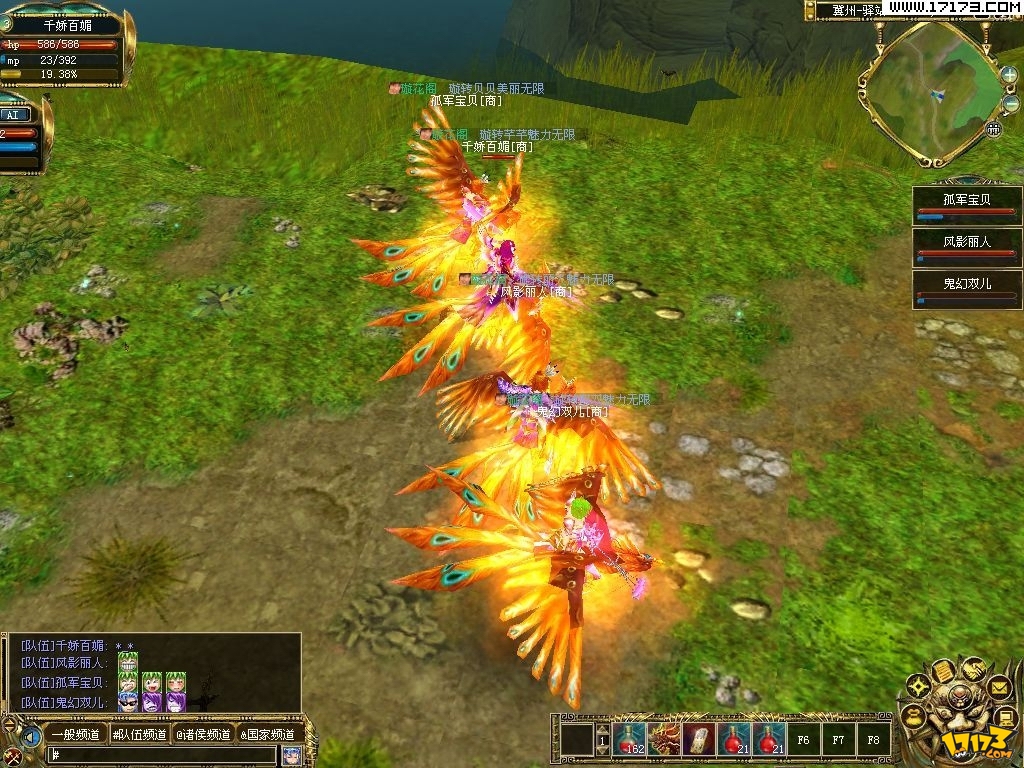This screenshot has height=768, width=1024.
Task: Select the #队伍频道 team chat tab
Action: (x=139, y=735)
